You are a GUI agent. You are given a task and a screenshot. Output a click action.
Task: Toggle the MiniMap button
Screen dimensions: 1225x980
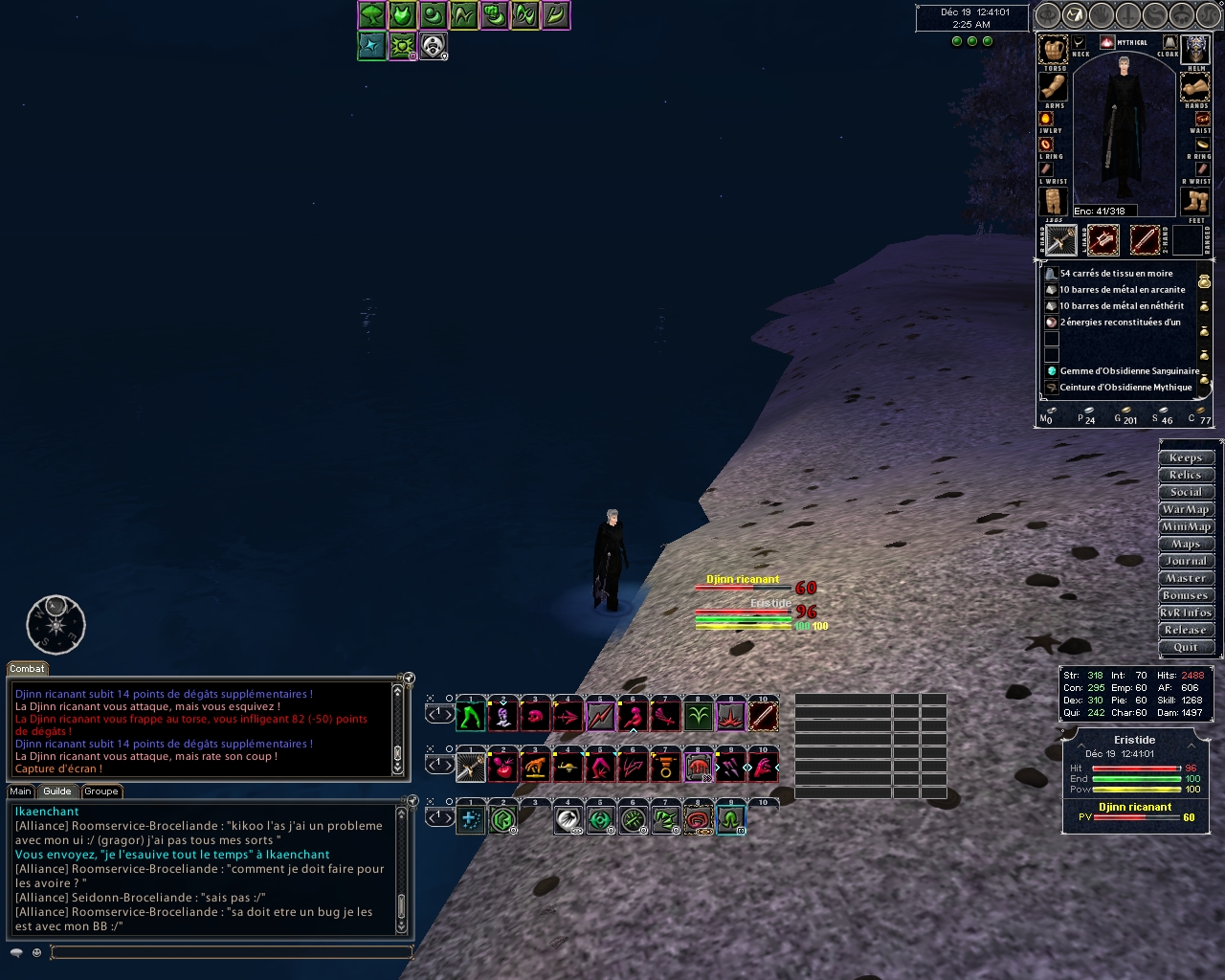[1186, 526]
